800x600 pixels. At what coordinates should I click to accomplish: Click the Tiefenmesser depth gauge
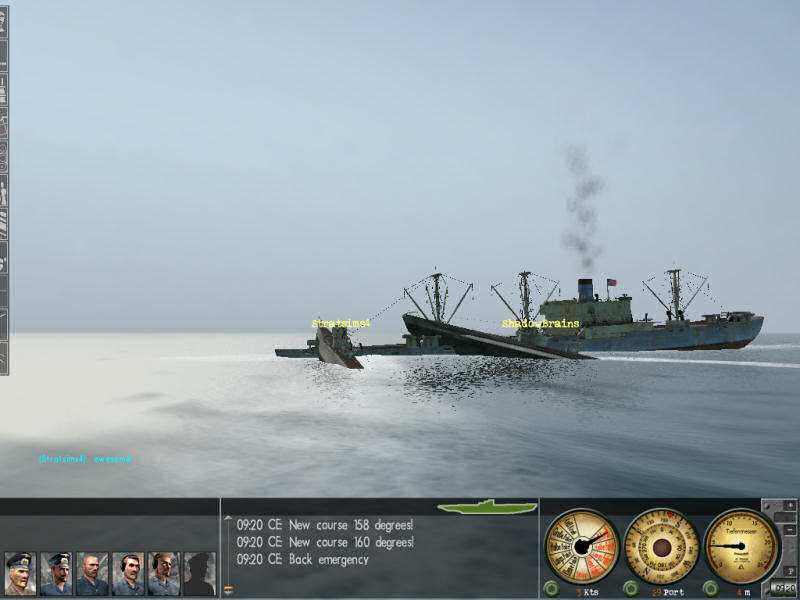pyautogui.click(x=740, y=545)
